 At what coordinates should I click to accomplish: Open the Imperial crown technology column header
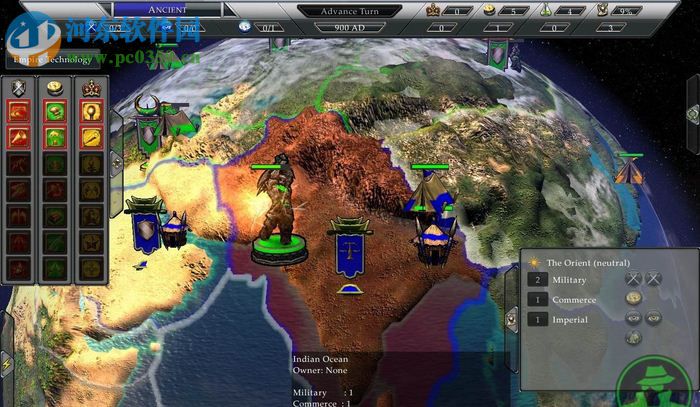(92, 88)
